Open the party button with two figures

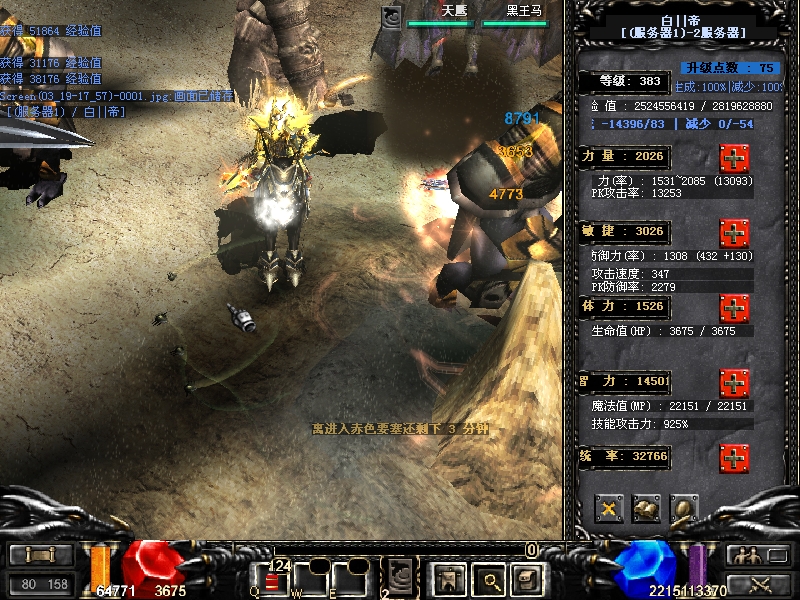[x=744, y=555]
